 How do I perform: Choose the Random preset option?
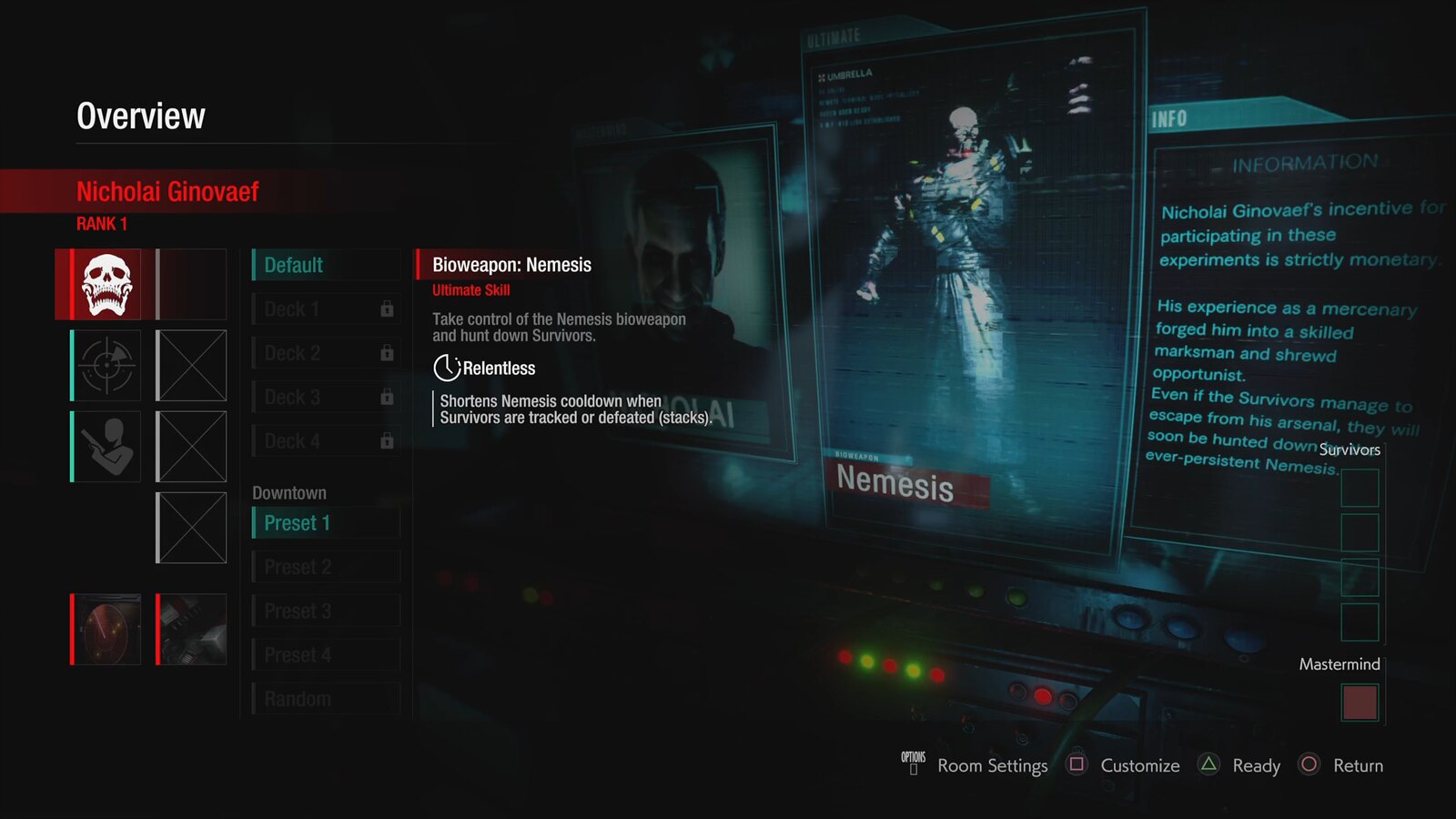pos(325,699)
